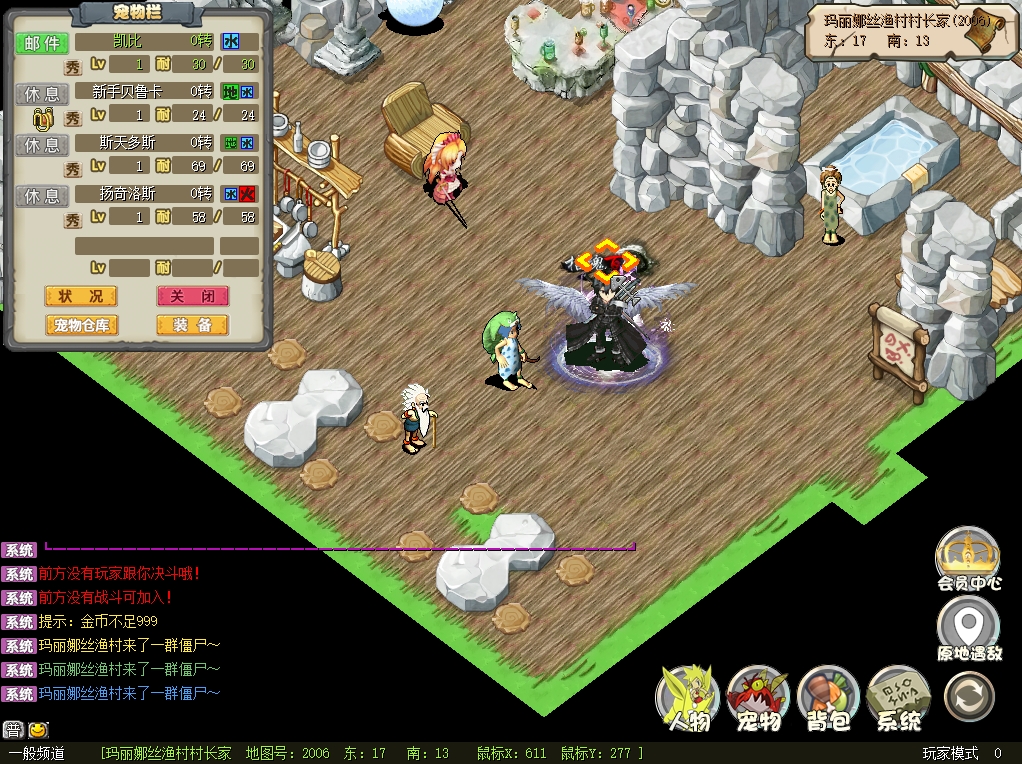Open the 系统 system menu
1022x764 pixels.
pyautogui.click(x=899, y=698)
